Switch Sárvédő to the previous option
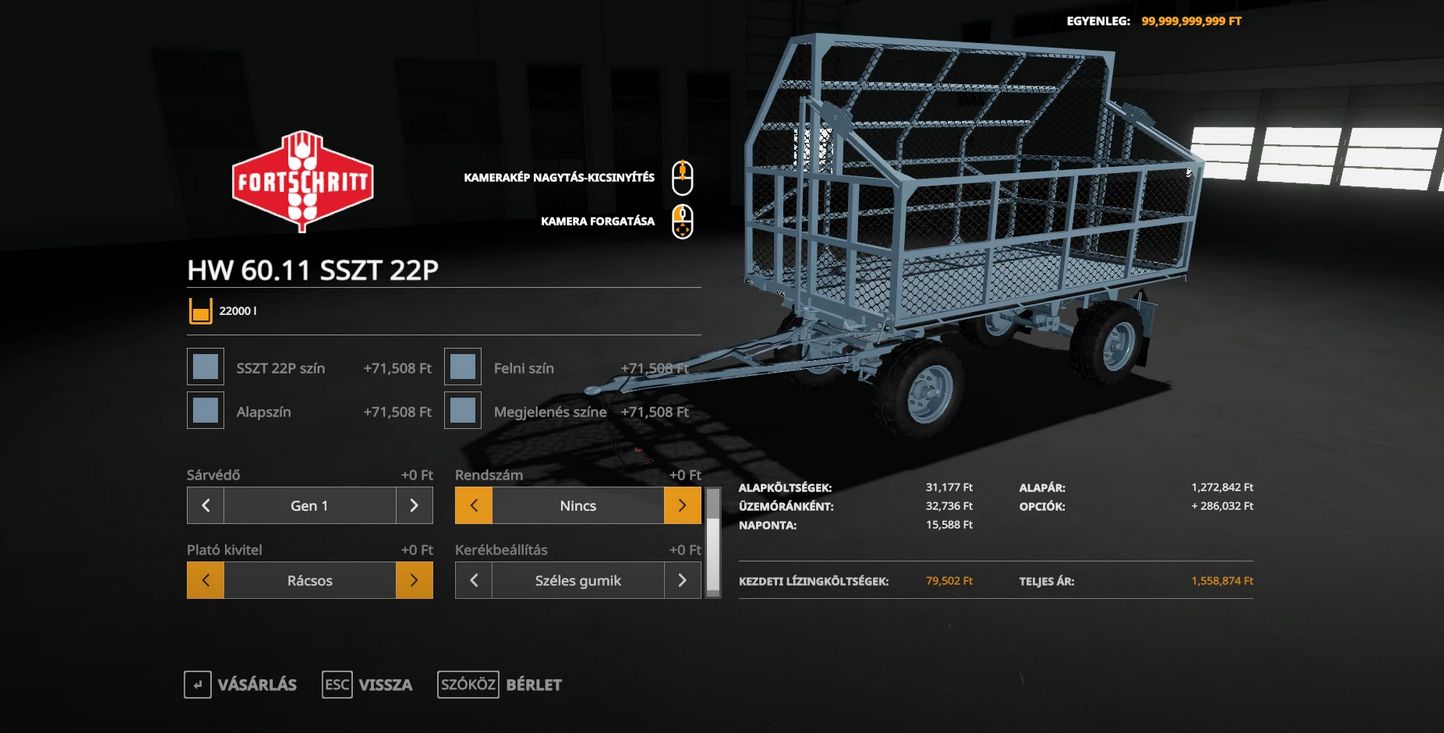Image resolution: width=1444 pixels, height=733 pixels. coord(205,506)
